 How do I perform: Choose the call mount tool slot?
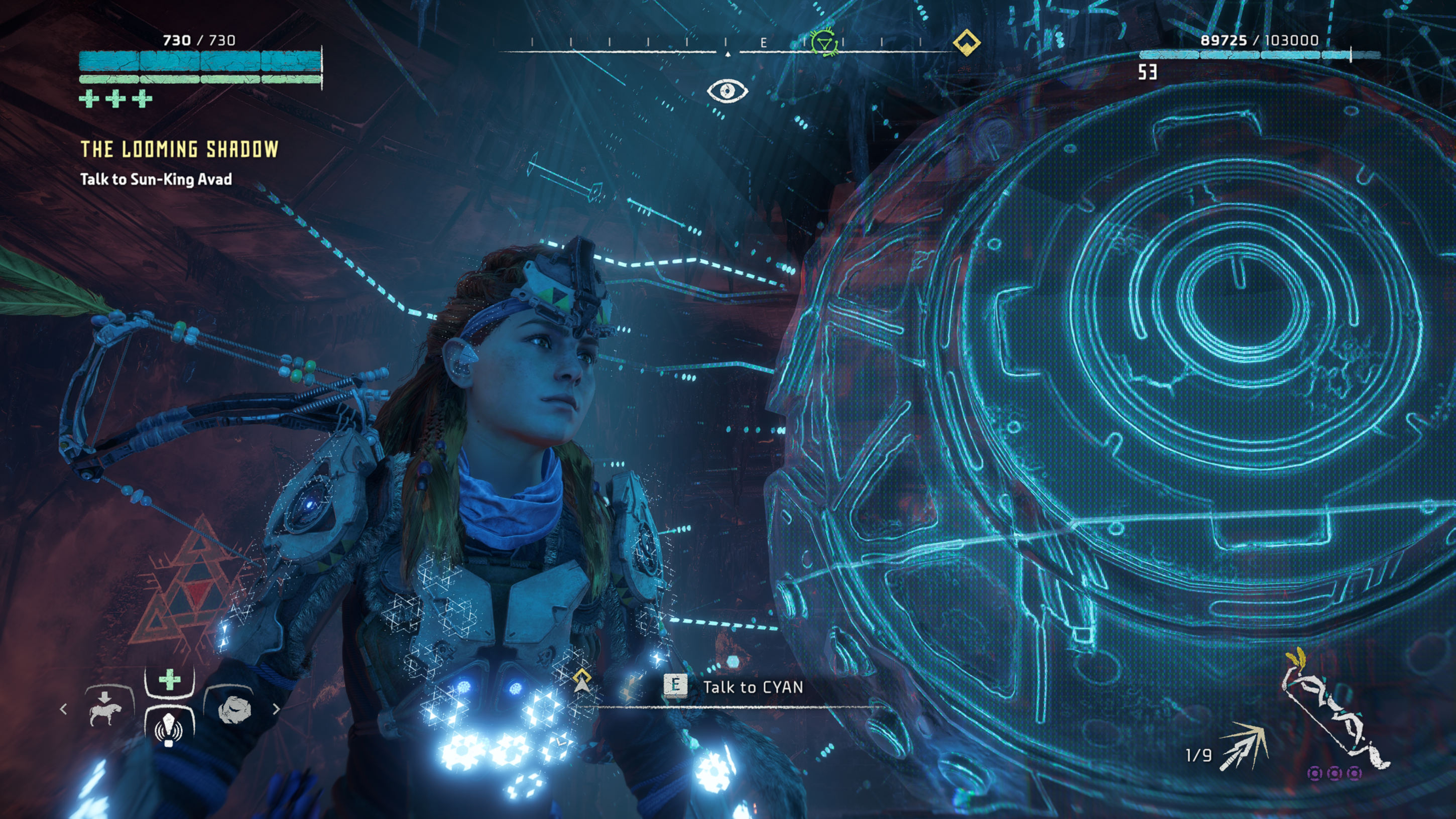click(x=106, y=708)
